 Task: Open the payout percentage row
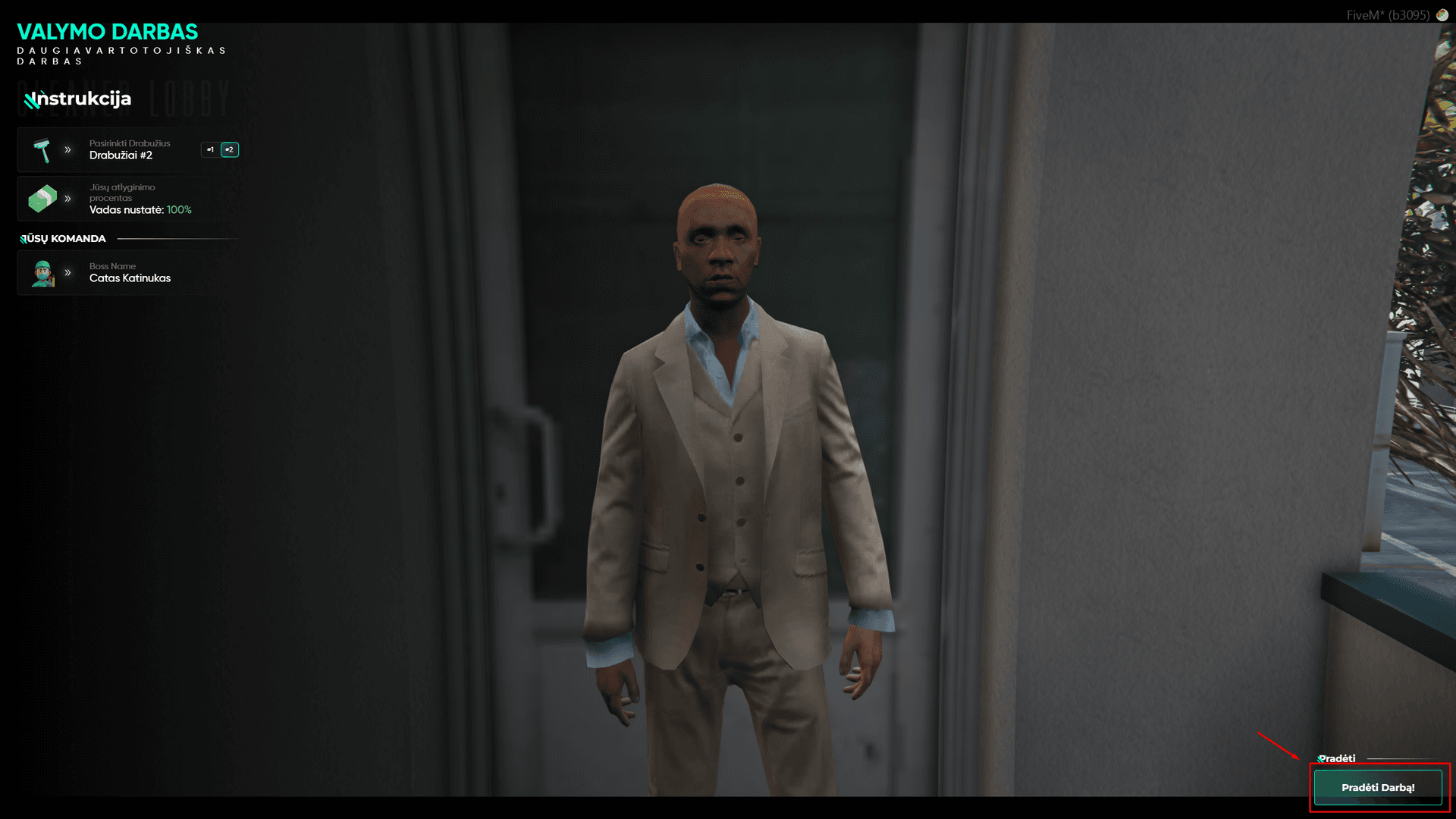[x=127, y=199]
